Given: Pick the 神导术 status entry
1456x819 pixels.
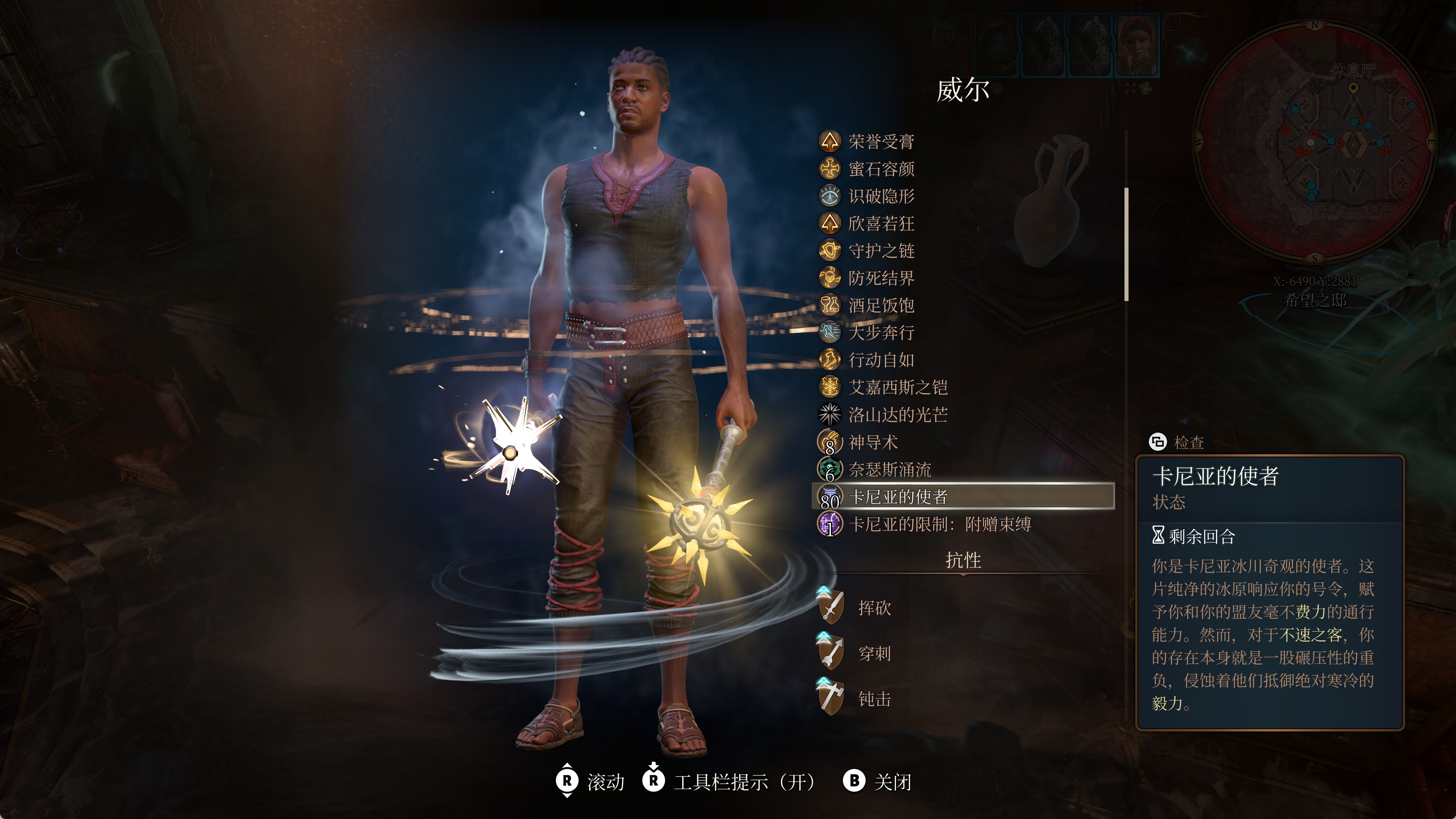Looking at the screenshot, I should click(x=873, y=442).
